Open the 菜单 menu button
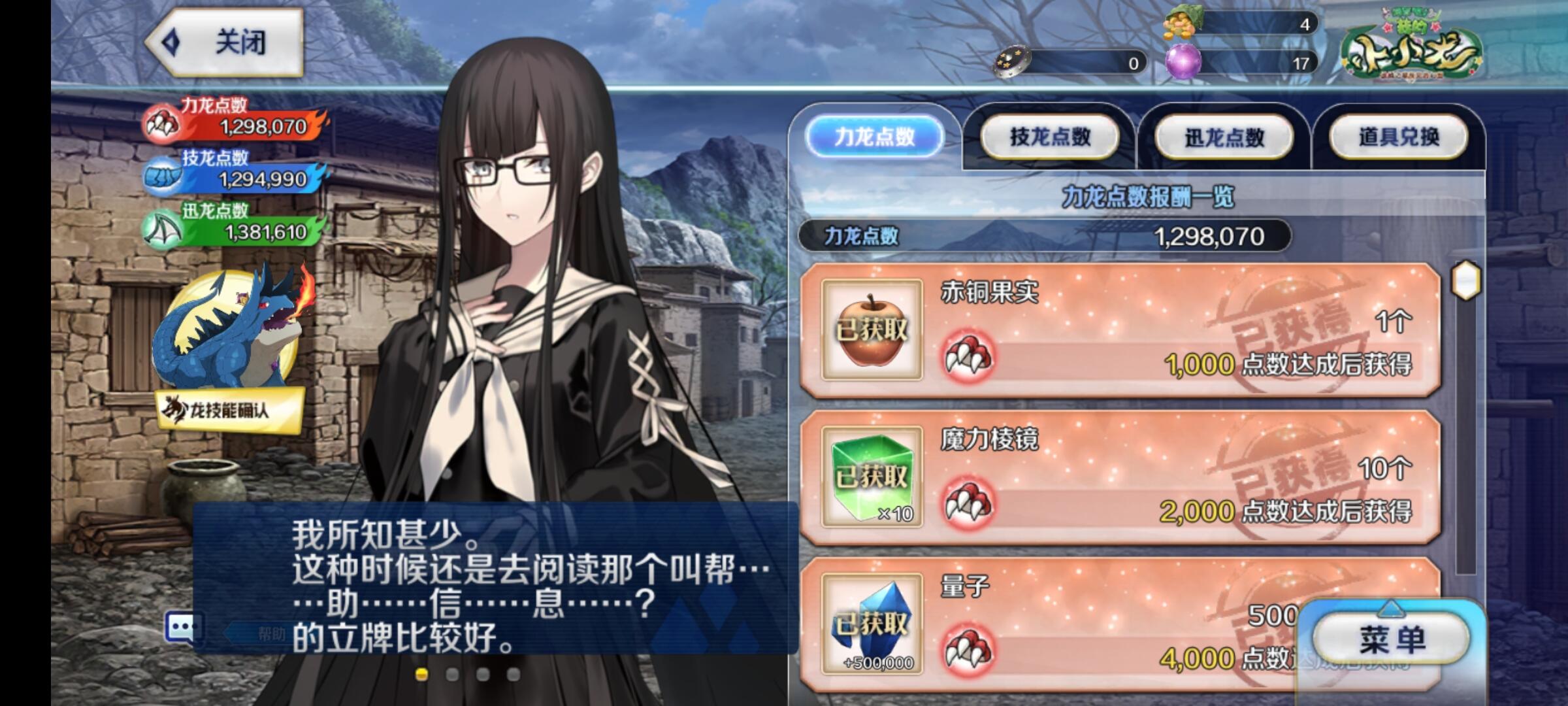Viewport: 1568px width, 706px height. click(1391, 639)
